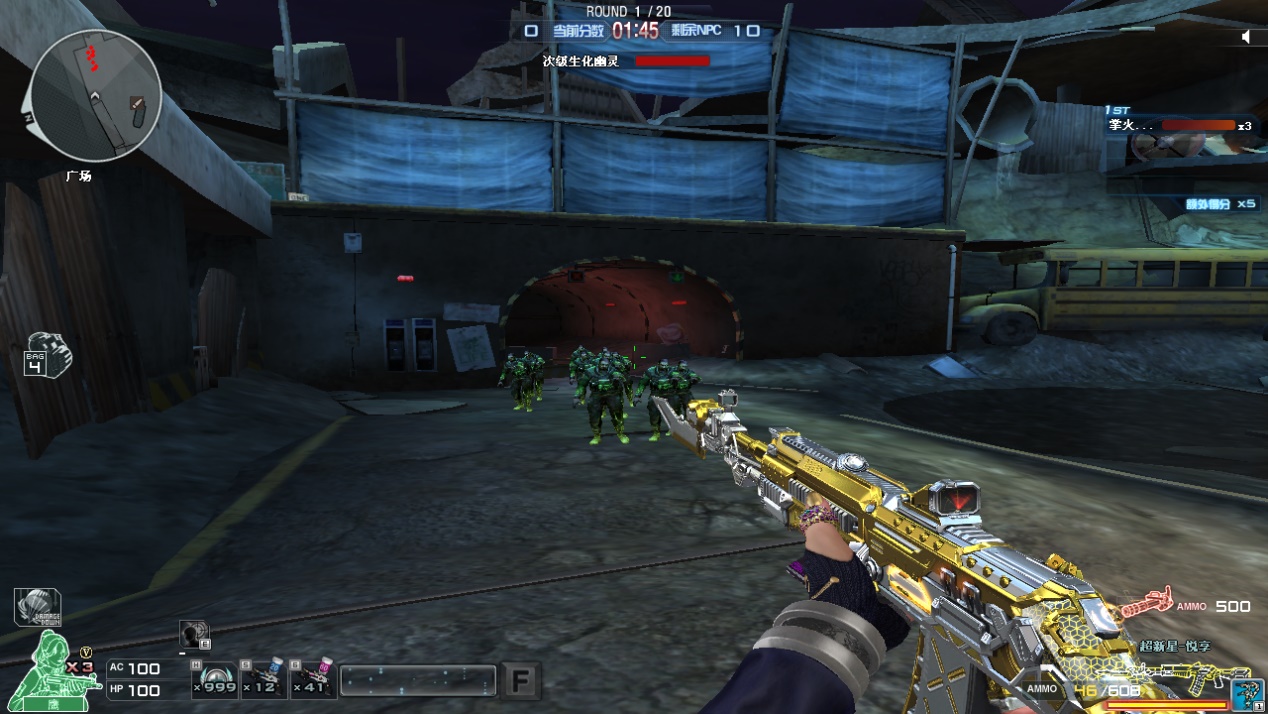Open backpack labeled BAG 4
This screenshot has width=1268, height=714.
click(x=48, y=353)
